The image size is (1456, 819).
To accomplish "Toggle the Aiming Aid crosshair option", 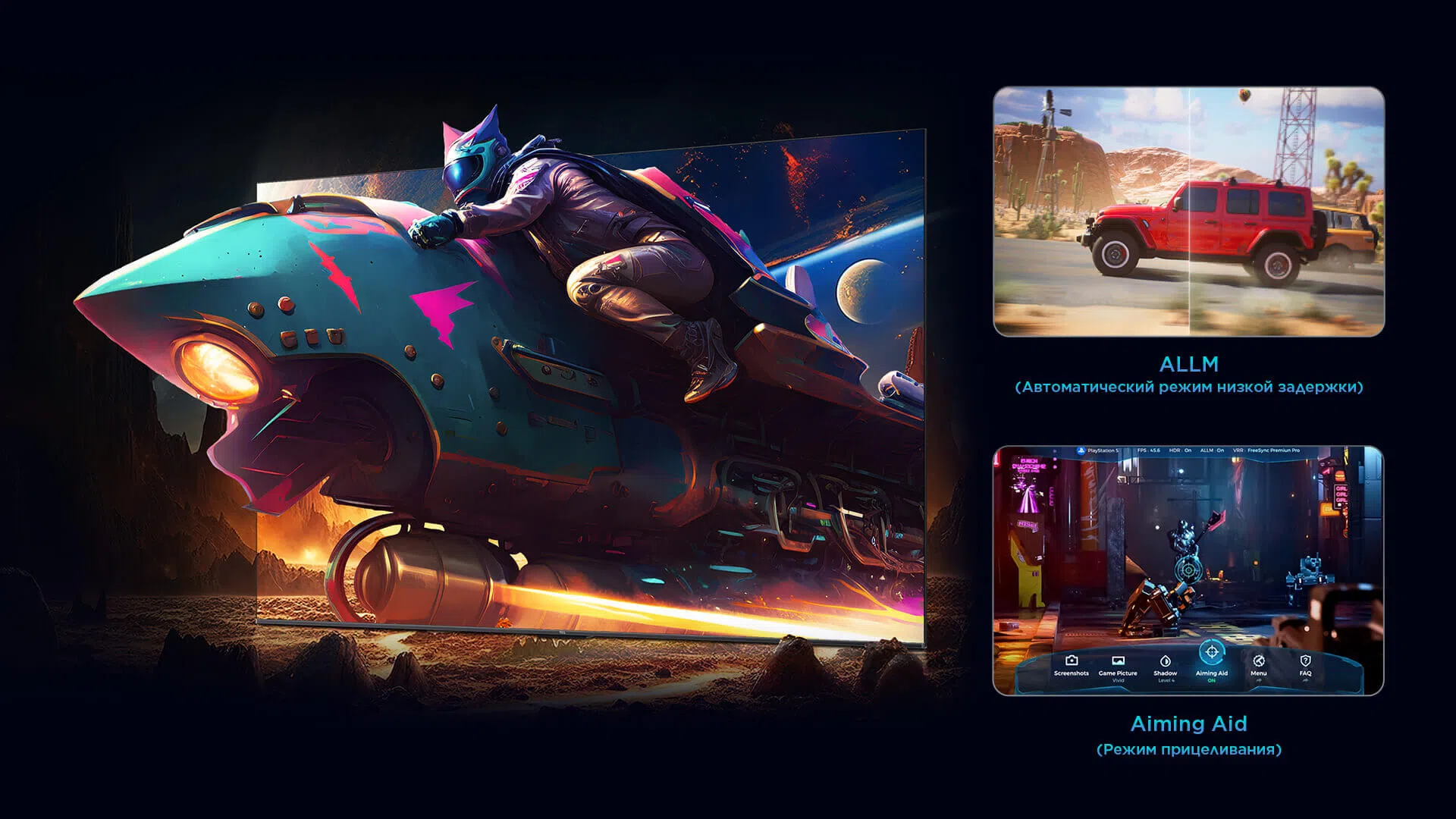I will 1211,656.
